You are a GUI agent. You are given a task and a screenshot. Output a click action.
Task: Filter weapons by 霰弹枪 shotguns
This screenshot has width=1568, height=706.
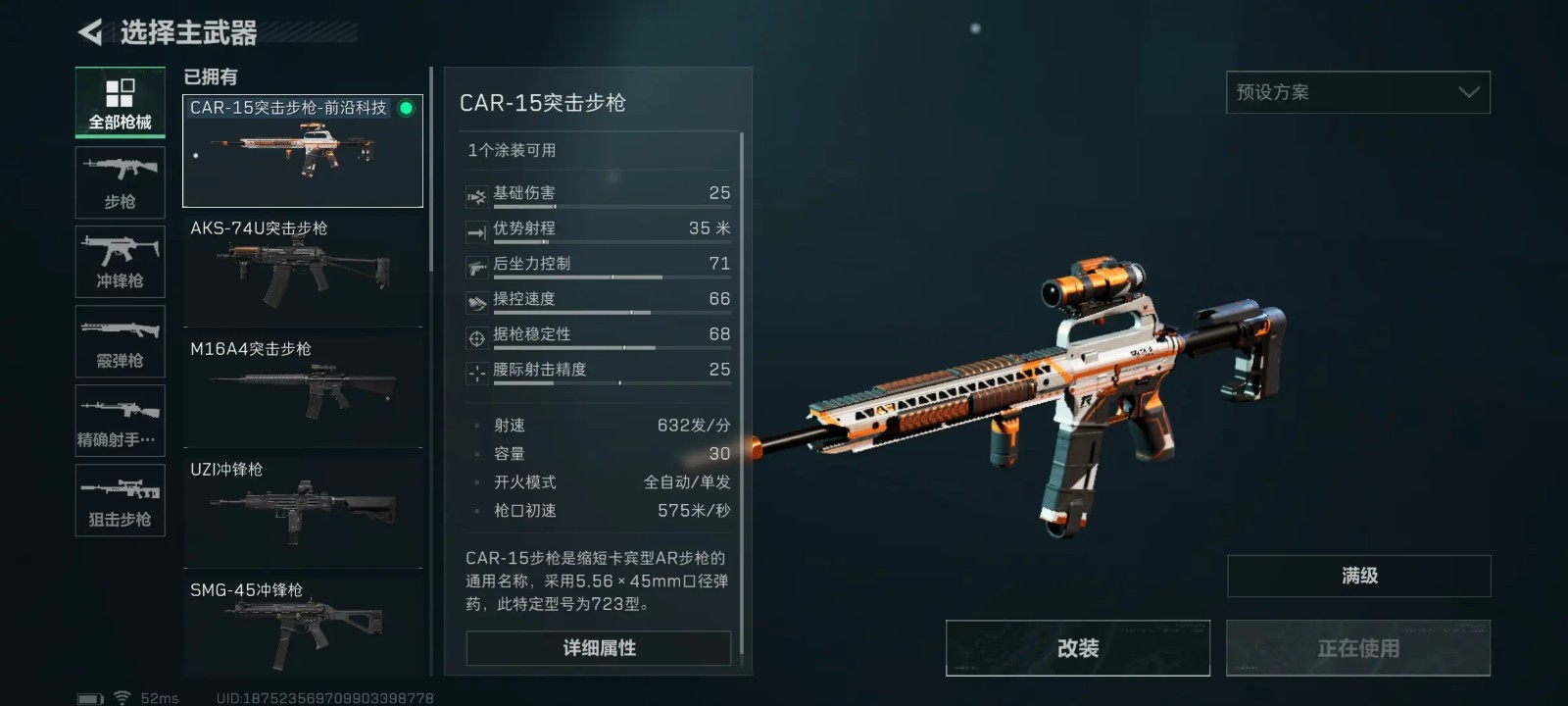120,341
